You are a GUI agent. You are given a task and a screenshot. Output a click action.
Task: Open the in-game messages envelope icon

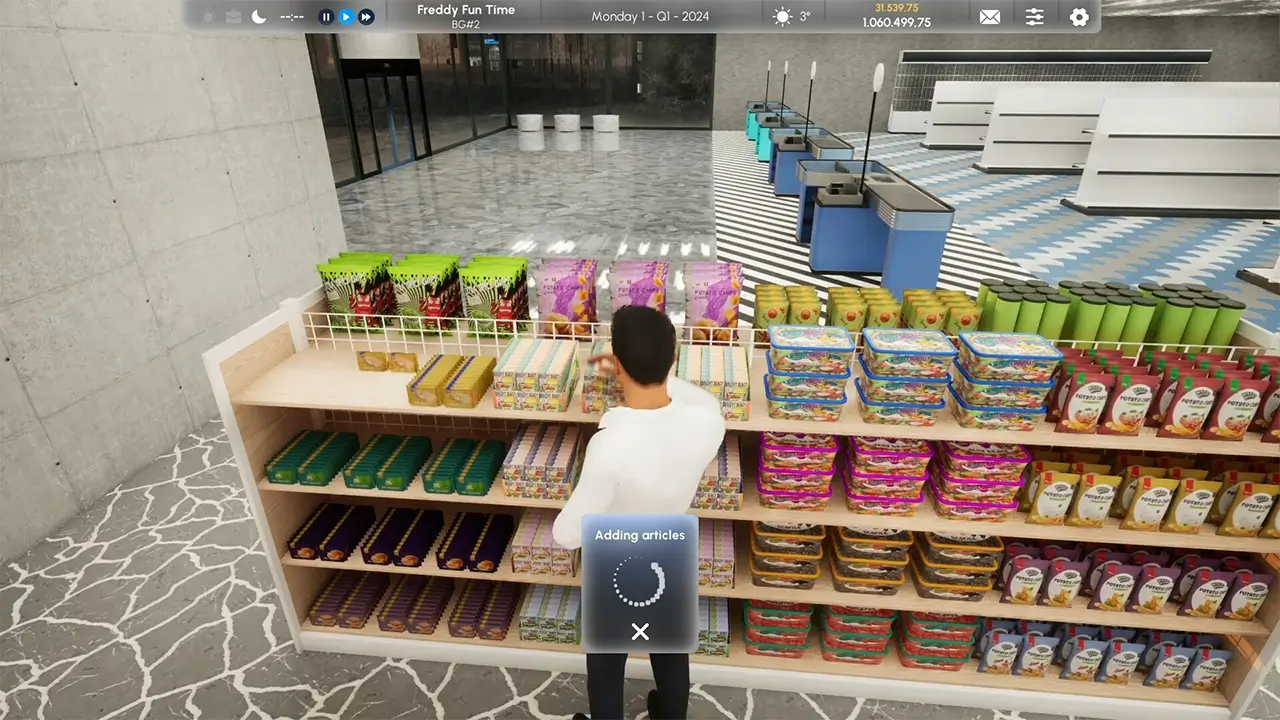pos(989,17)
